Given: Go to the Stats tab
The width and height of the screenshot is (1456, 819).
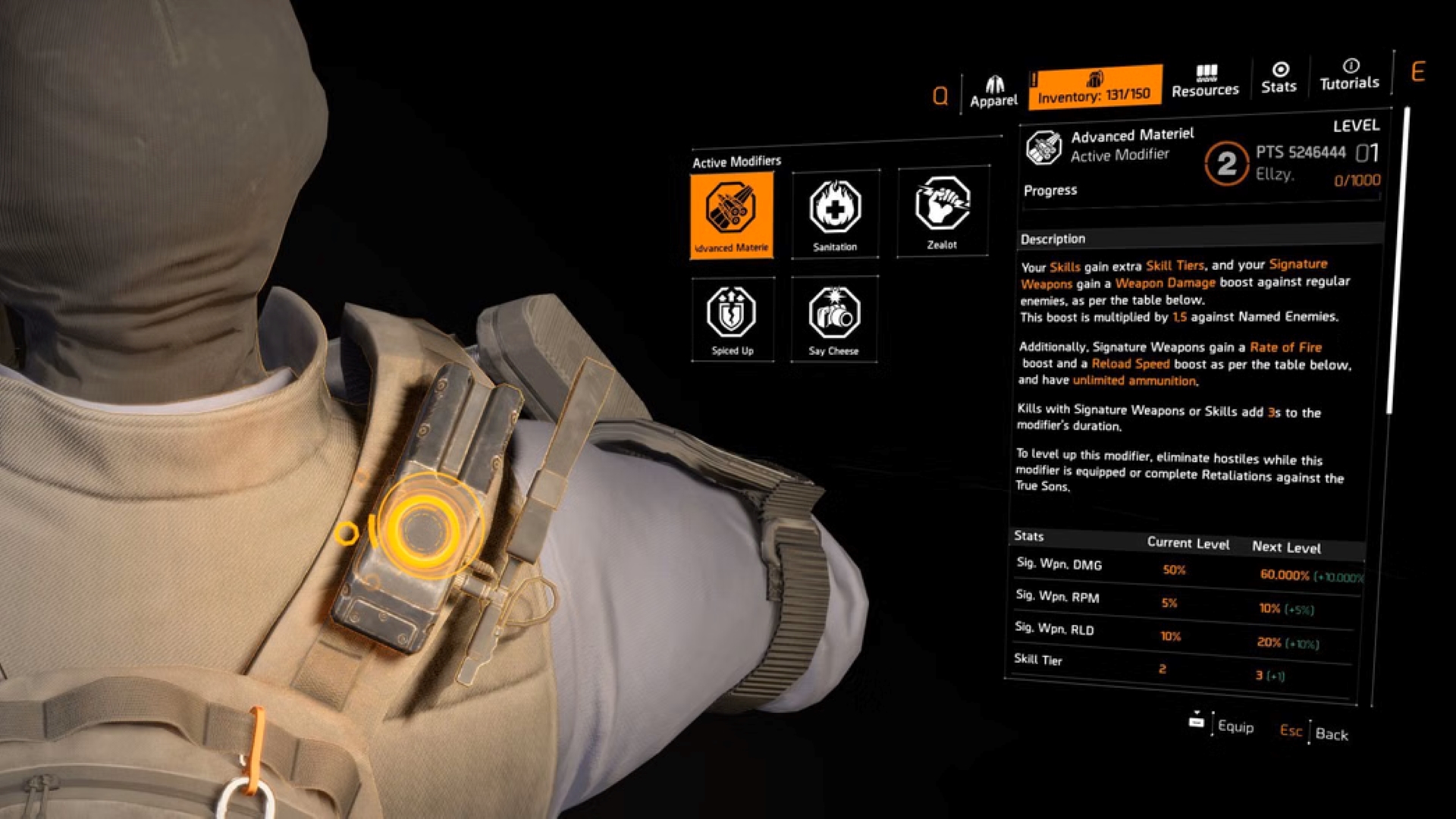Looking at the screenshot, I should click(1279, 78).
